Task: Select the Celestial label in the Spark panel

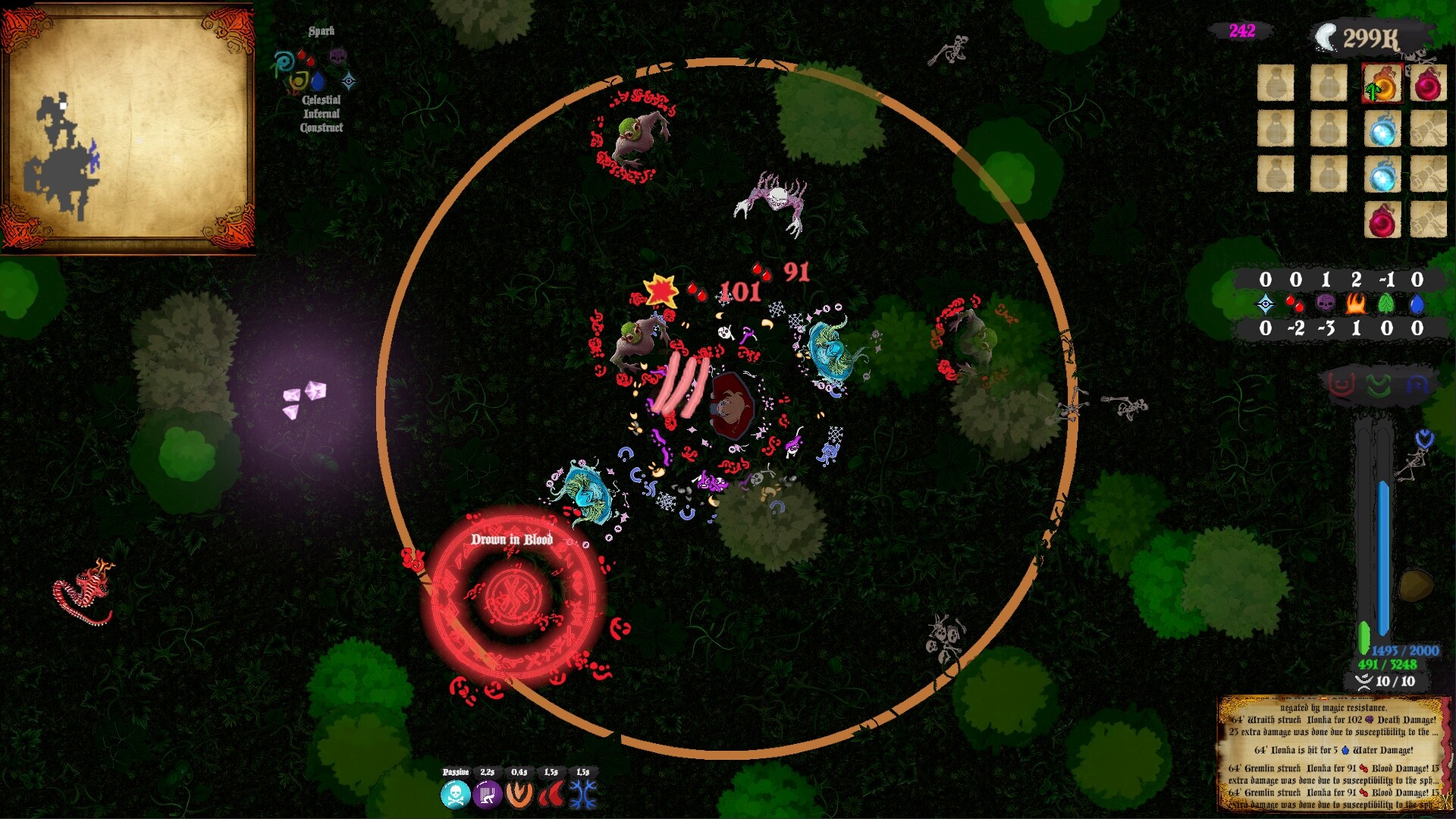Action: point(322,100)
